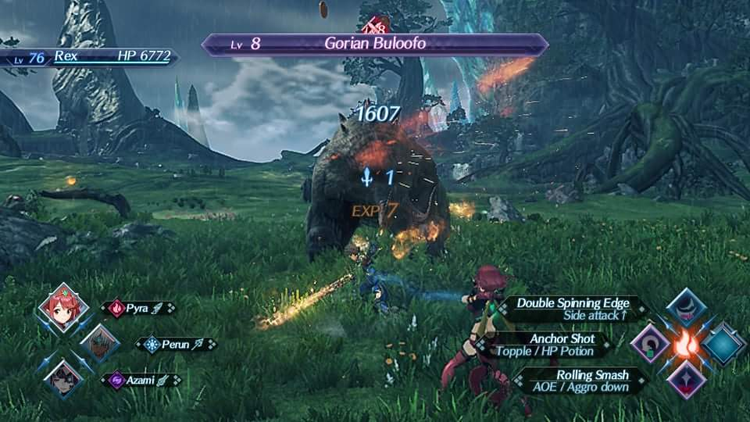Select the Gorian Buloofo enemy name bar

tap(375, 44)
